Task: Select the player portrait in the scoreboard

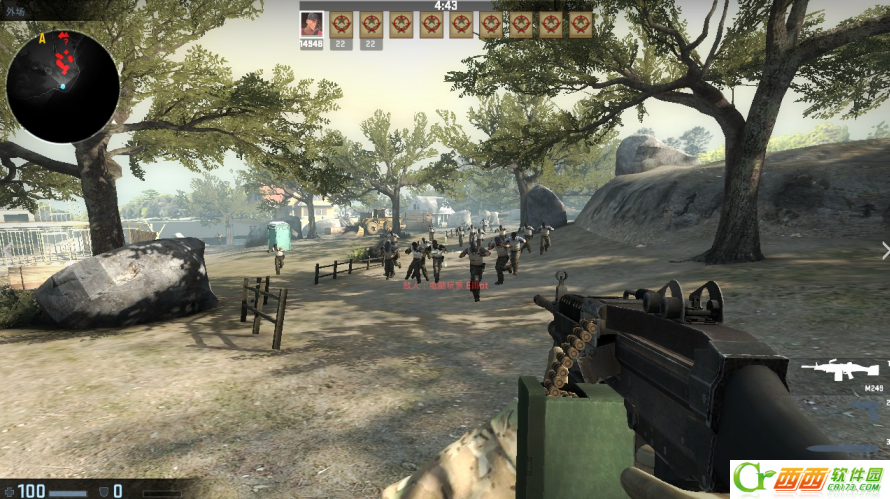Action: [x=312, y=24]
